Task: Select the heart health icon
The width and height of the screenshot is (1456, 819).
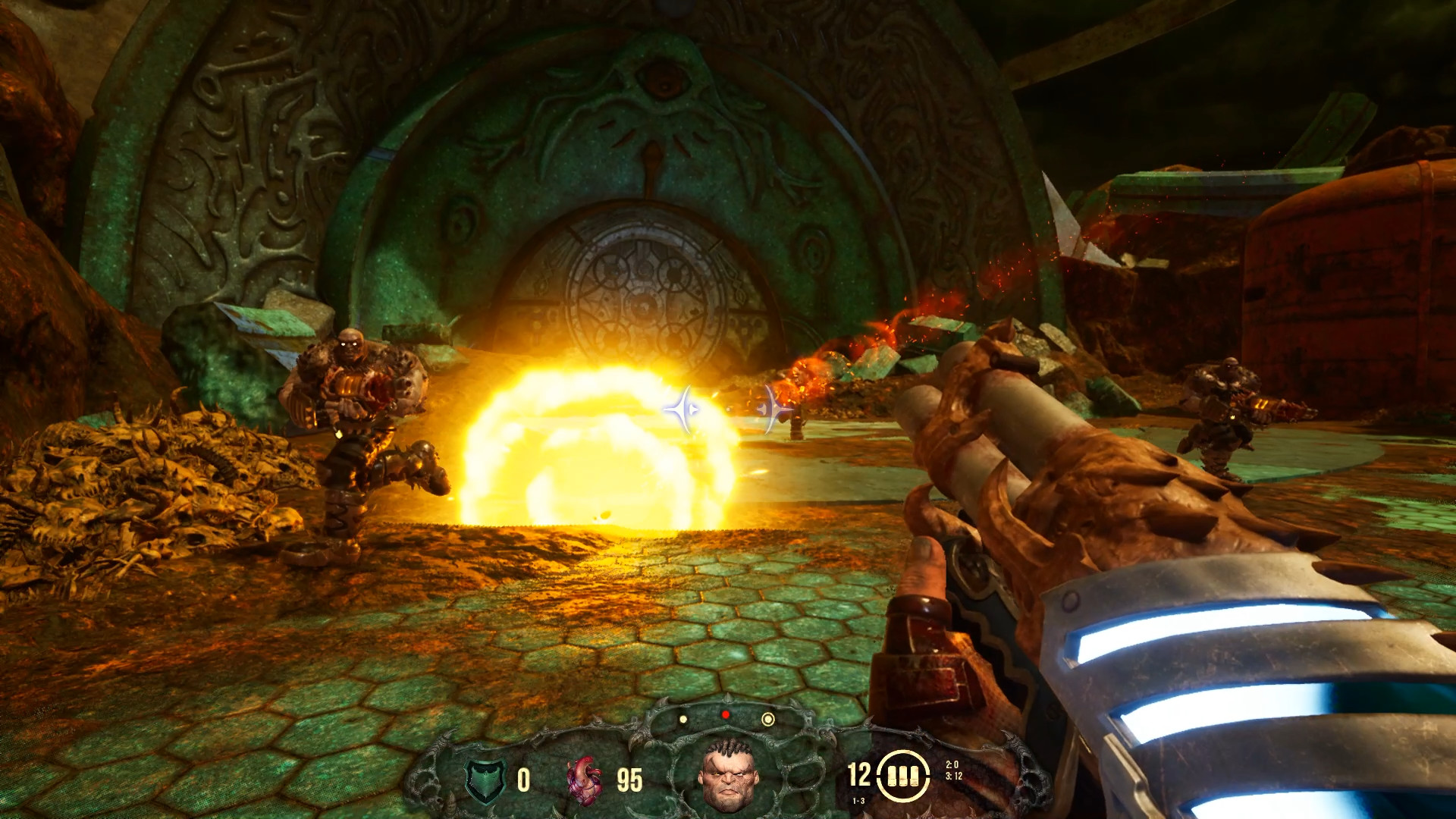Action: coord(583,780)
